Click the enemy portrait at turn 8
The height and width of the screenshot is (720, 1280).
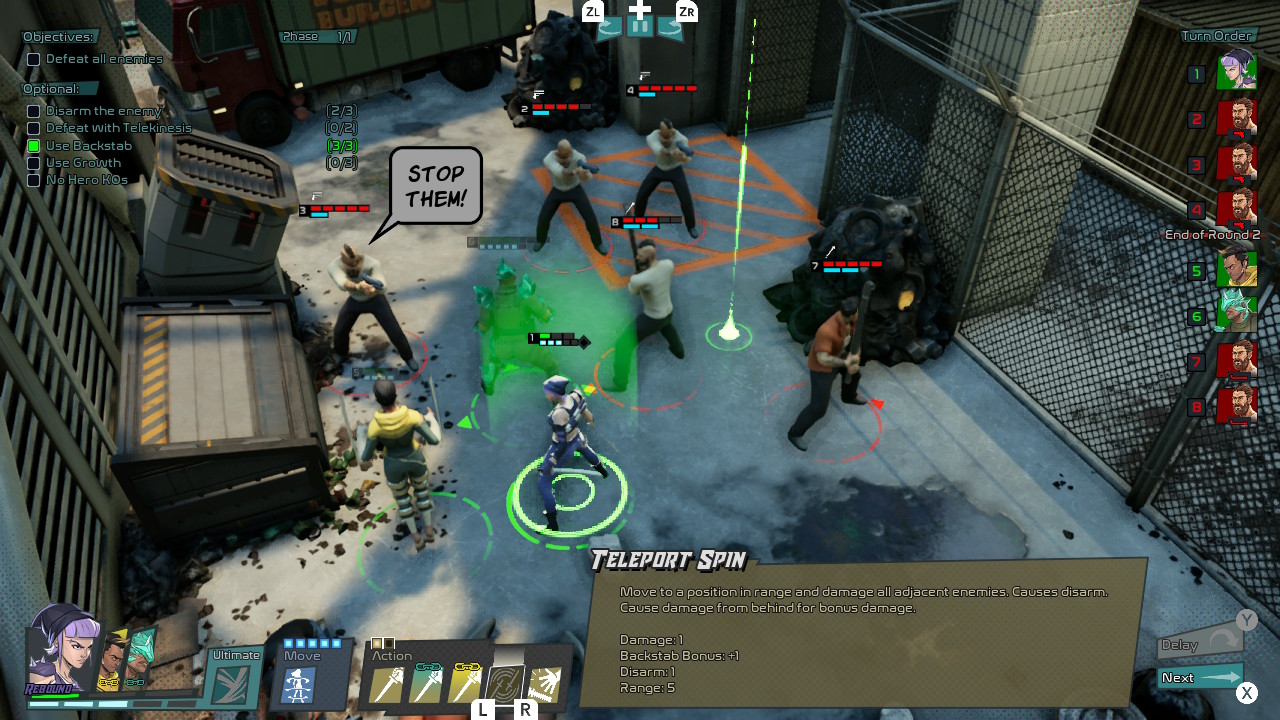[1236, 405]
